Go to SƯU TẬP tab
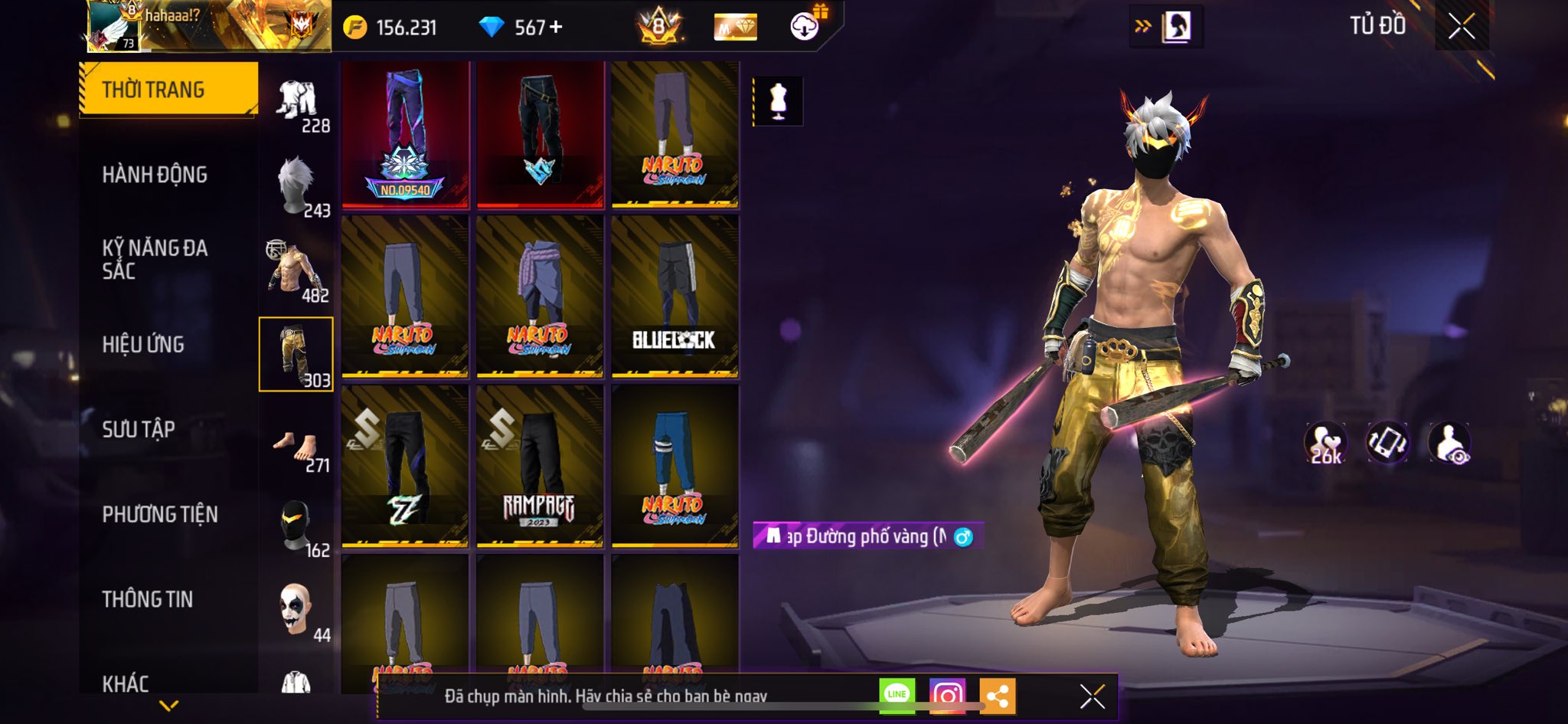Image resolution: width=1568 pixels, height=724 pixels. [139, 429]
